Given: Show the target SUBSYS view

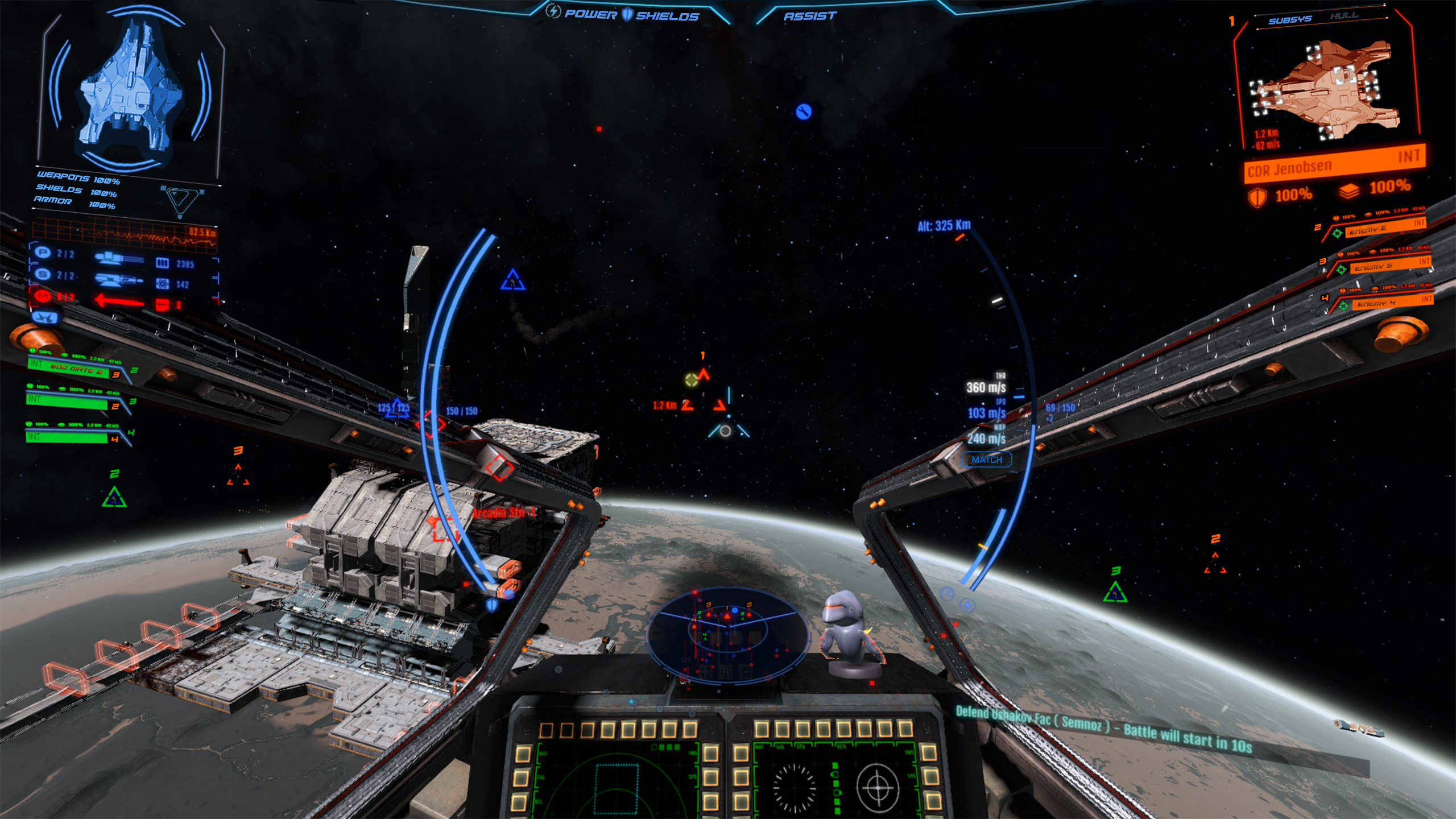Looking at the screenshot, I should 1289,20.
